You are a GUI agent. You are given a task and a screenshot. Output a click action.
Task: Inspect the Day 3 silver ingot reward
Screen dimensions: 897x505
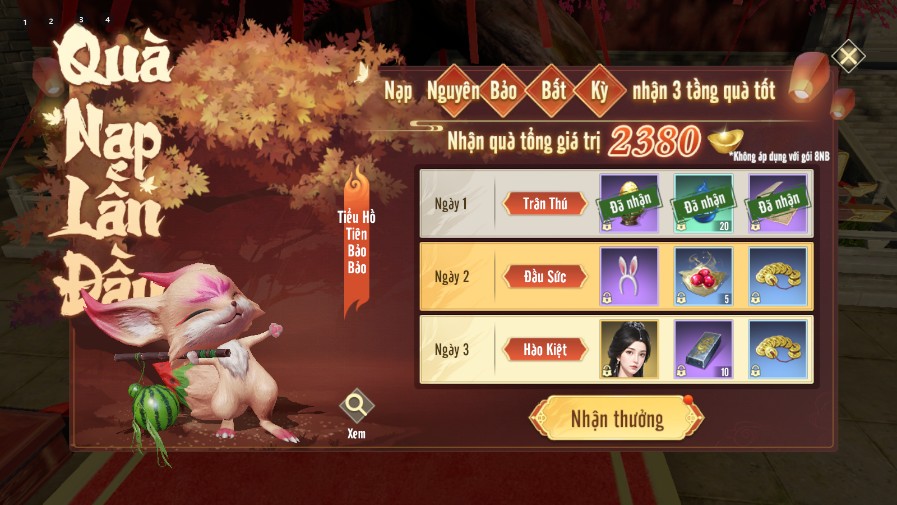click(703, 349)
